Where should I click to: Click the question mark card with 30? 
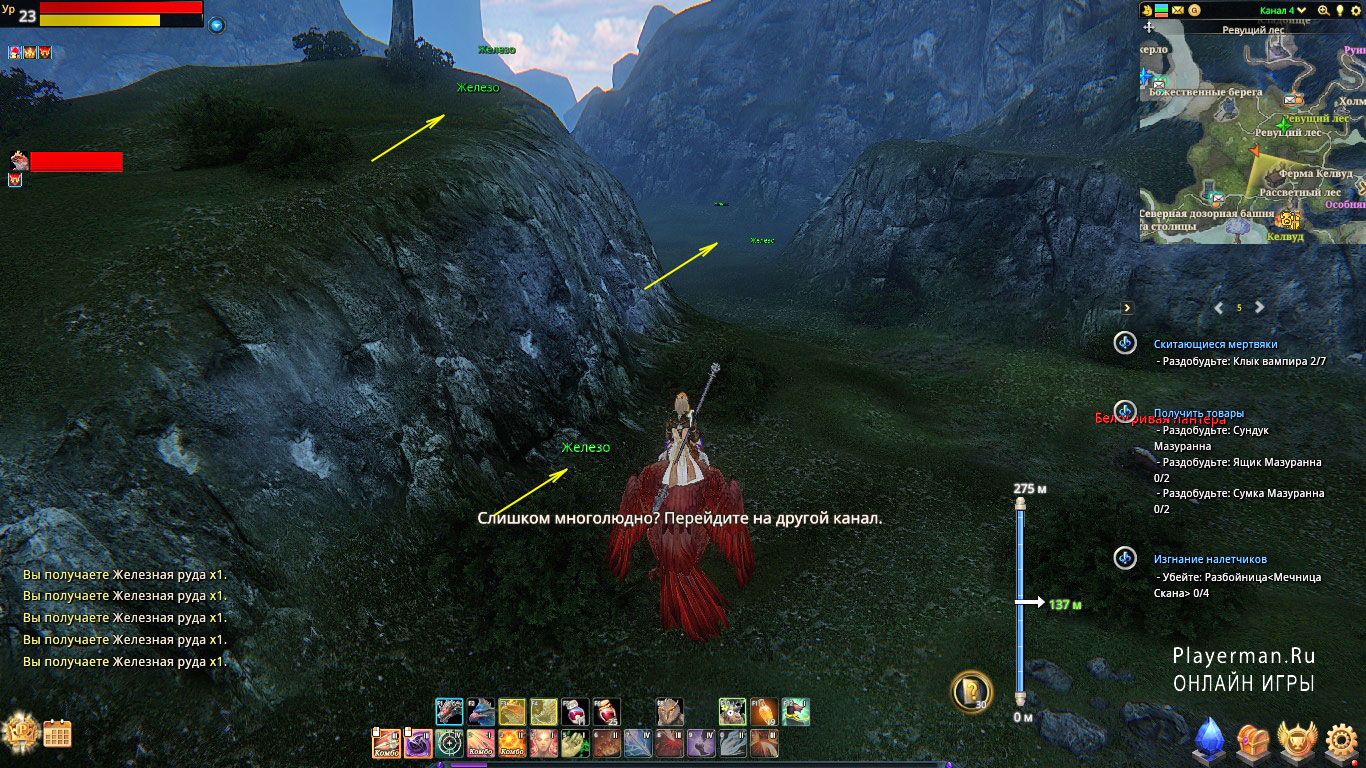970,689
